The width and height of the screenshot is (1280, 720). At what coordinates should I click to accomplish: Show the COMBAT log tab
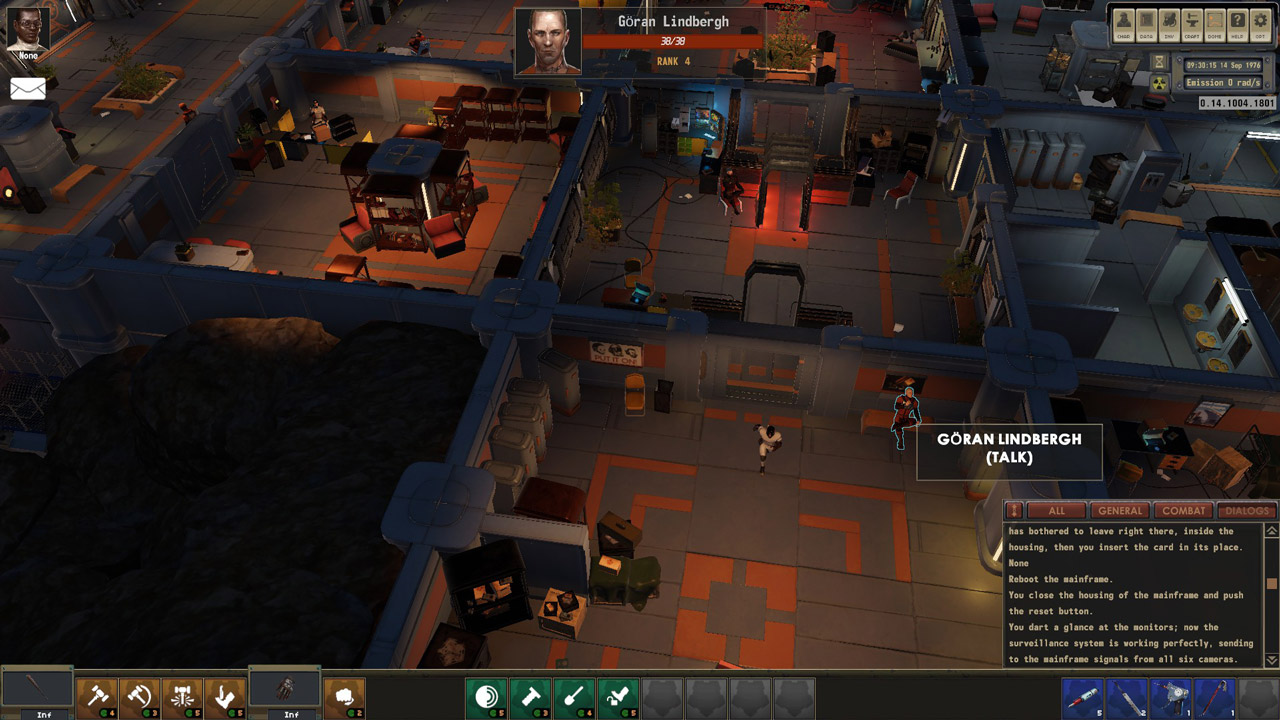pos(1183,511)
